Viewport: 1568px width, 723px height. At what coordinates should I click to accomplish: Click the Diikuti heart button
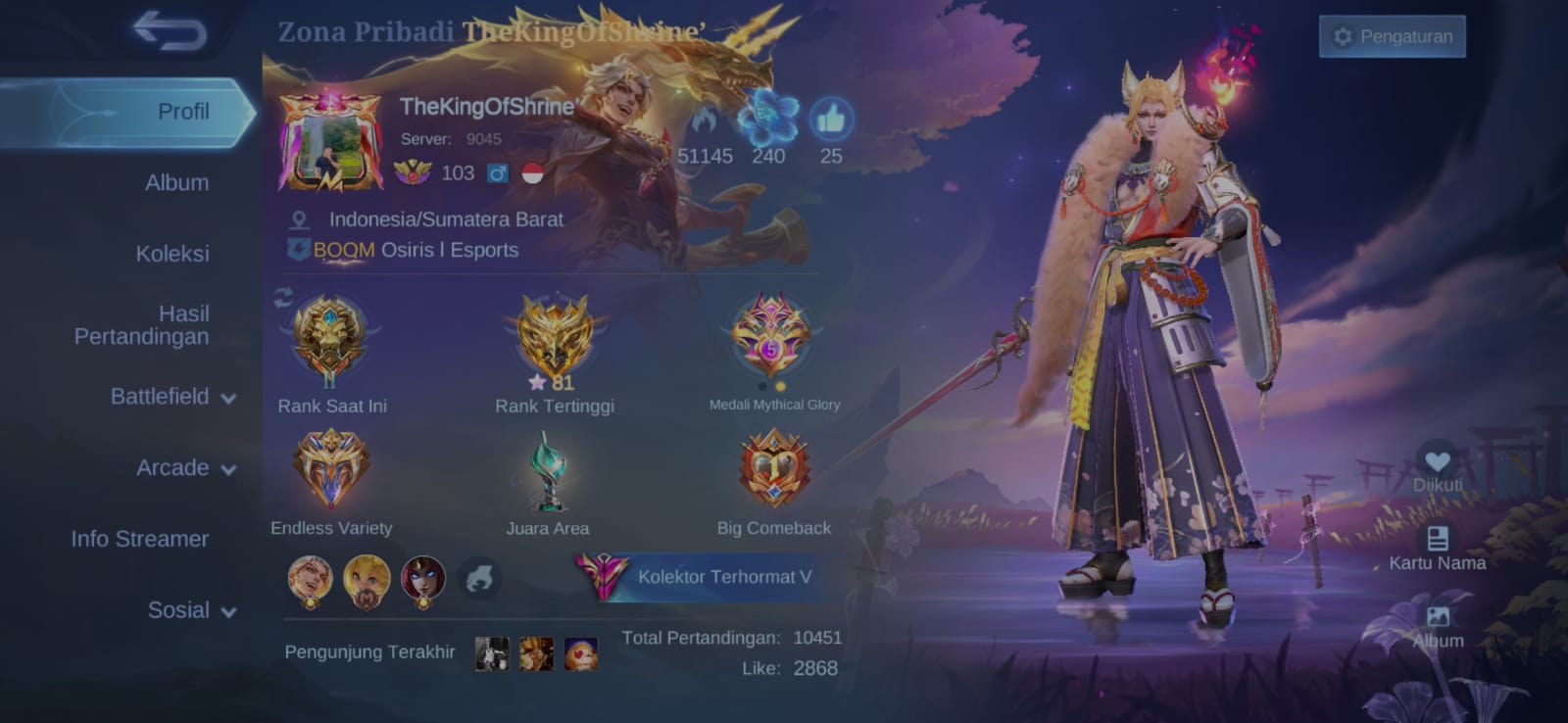[x=1437, y=463]
